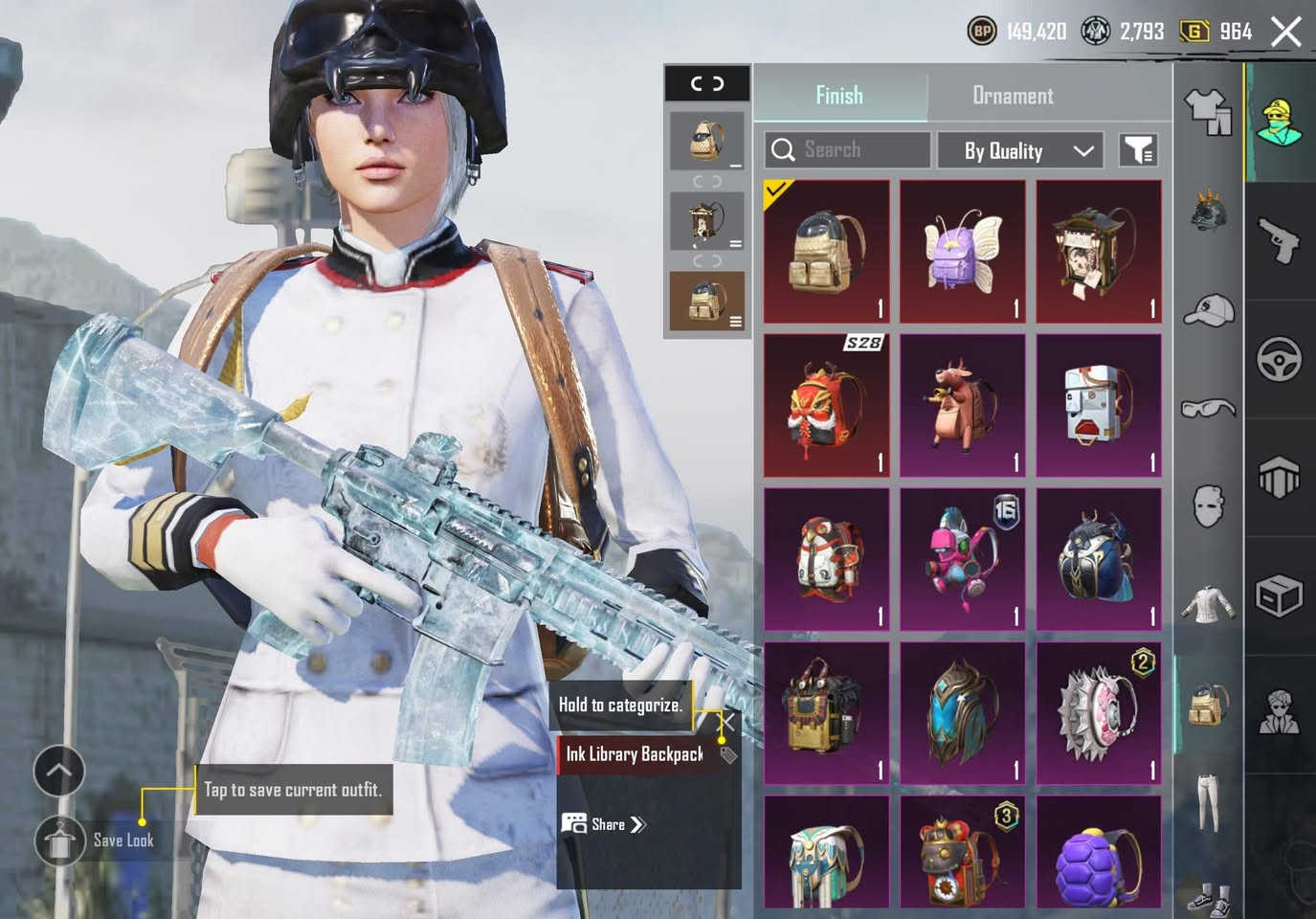Open the glasses accessory category
Viewport: 1316px width, 919px height.
1209,410
